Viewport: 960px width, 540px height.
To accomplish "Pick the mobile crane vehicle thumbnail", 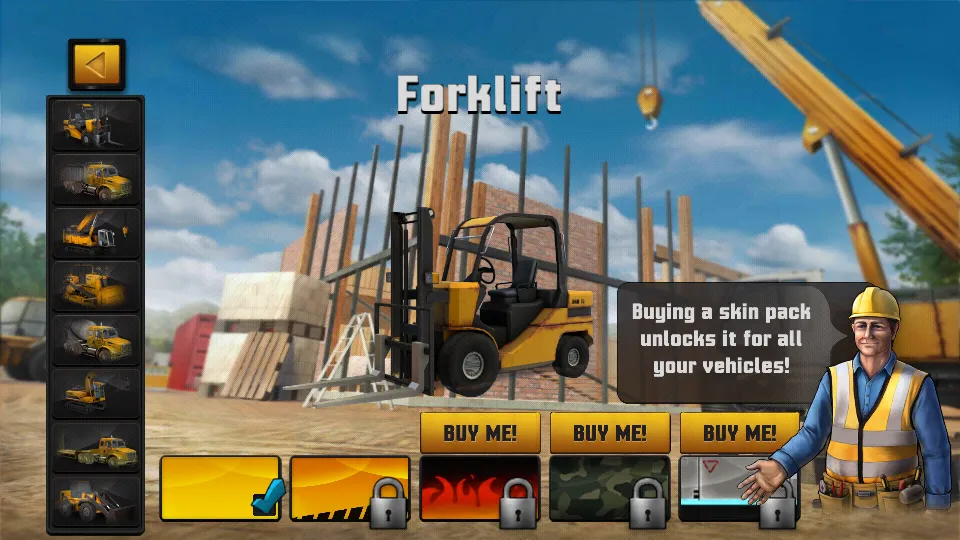I will pyautogui.click(x=96, y=233).
